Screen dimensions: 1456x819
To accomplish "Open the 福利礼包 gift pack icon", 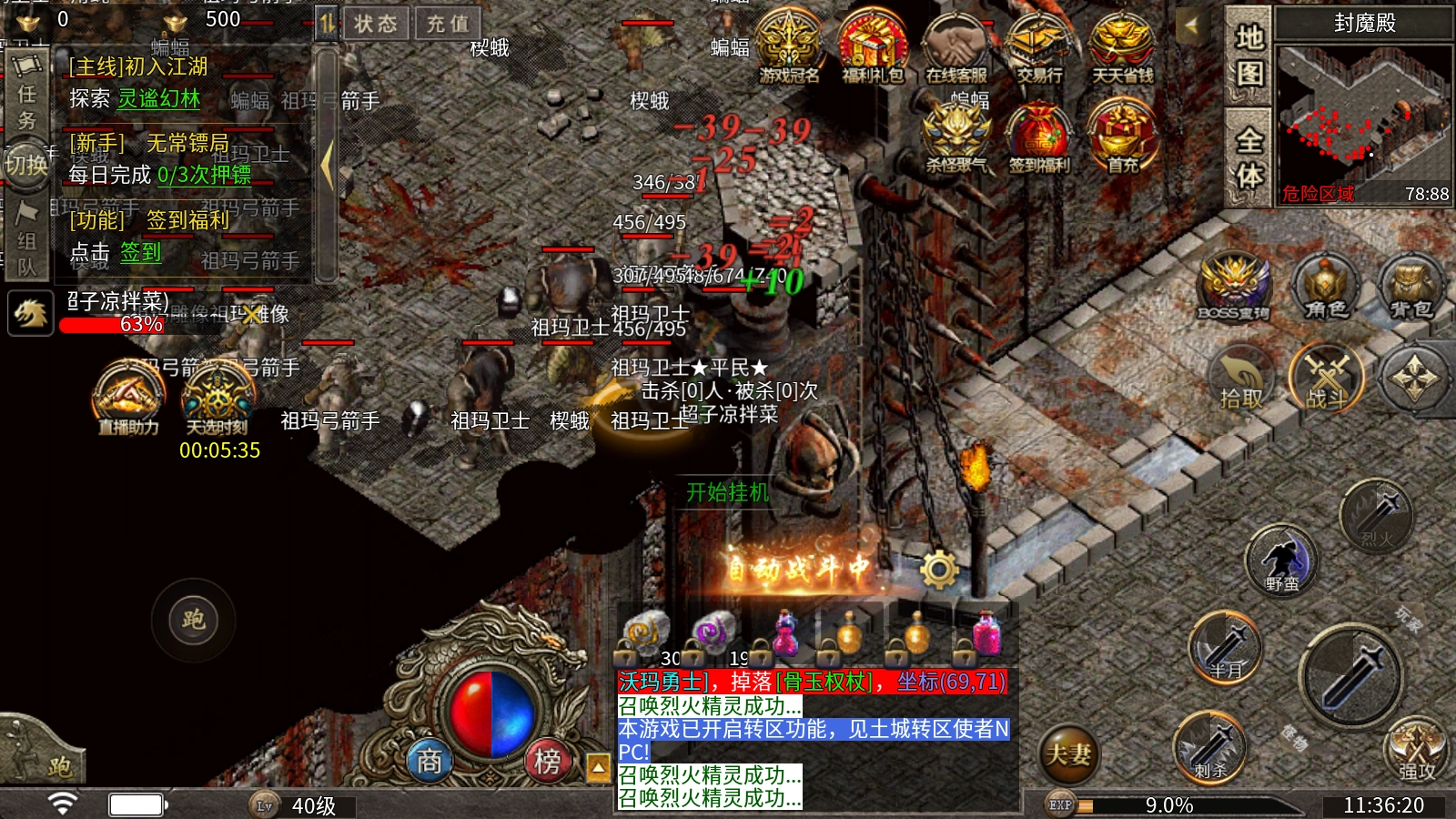I will 872,47.
